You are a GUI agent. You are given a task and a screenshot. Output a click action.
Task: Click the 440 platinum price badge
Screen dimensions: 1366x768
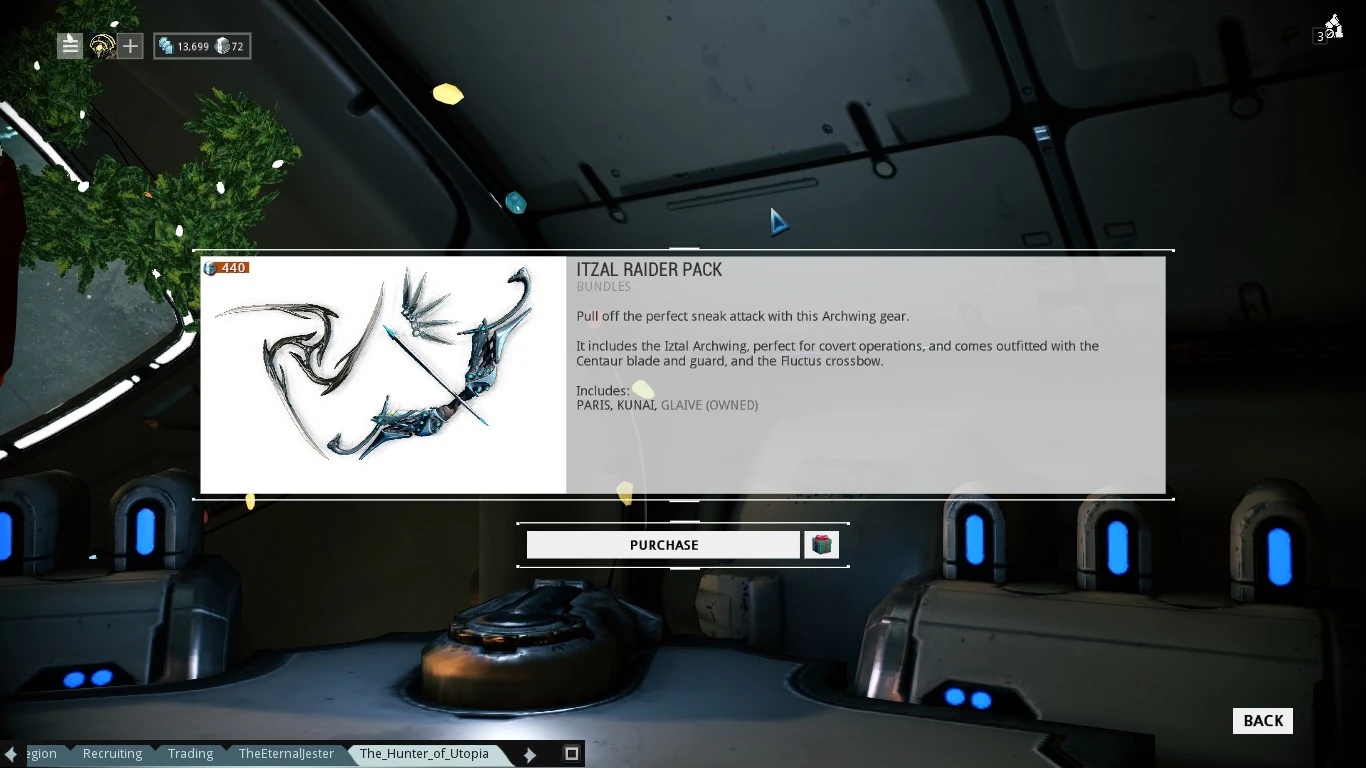tap(226, 267)
